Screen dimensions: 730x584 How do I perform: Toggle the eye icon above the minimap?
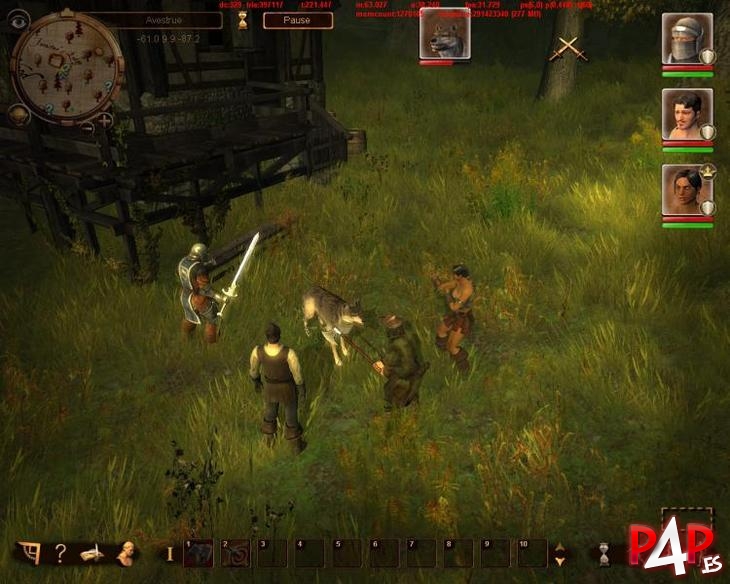pyautogui.click(x=18, y=18)
